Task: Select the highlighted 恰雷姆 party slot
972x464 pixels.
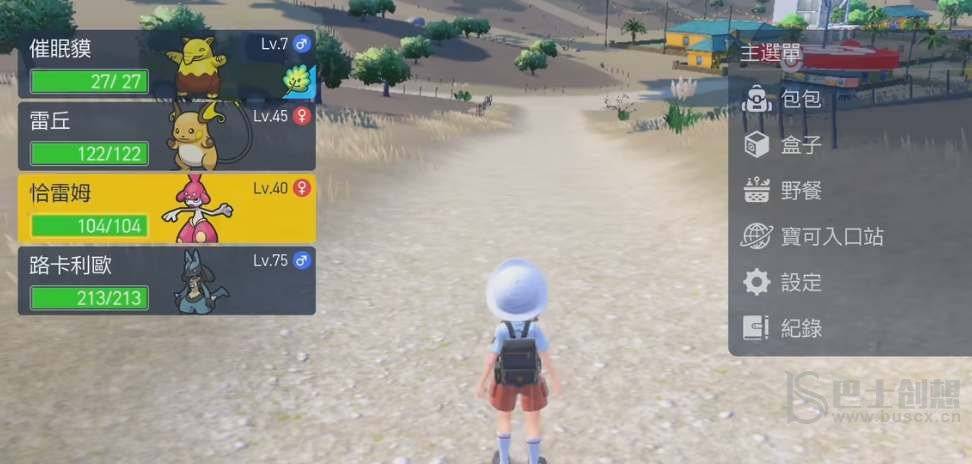Action: coord(166,209)
